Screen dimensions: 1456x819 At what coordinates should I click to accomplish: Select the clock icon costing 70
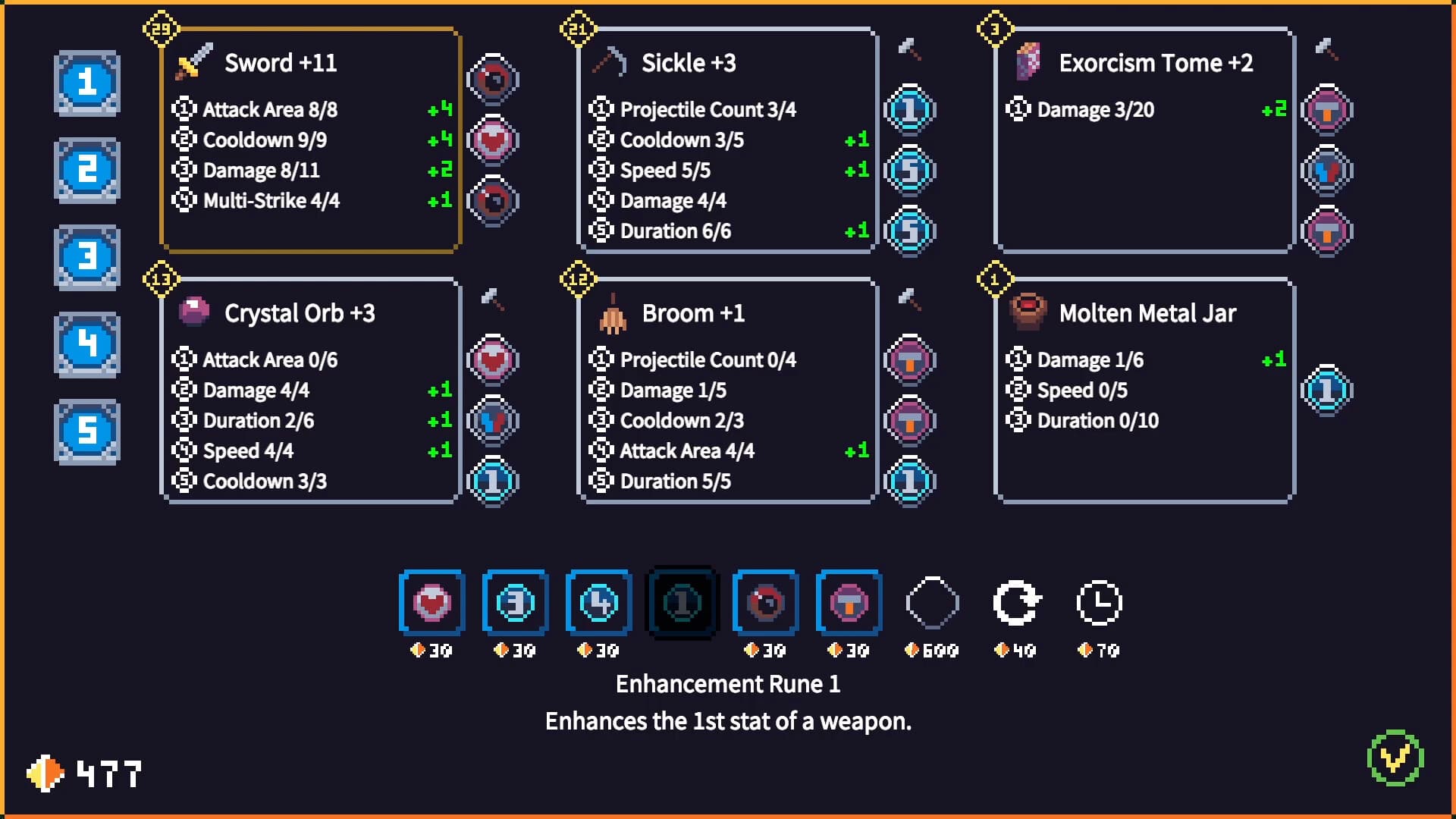(1099, 603)
